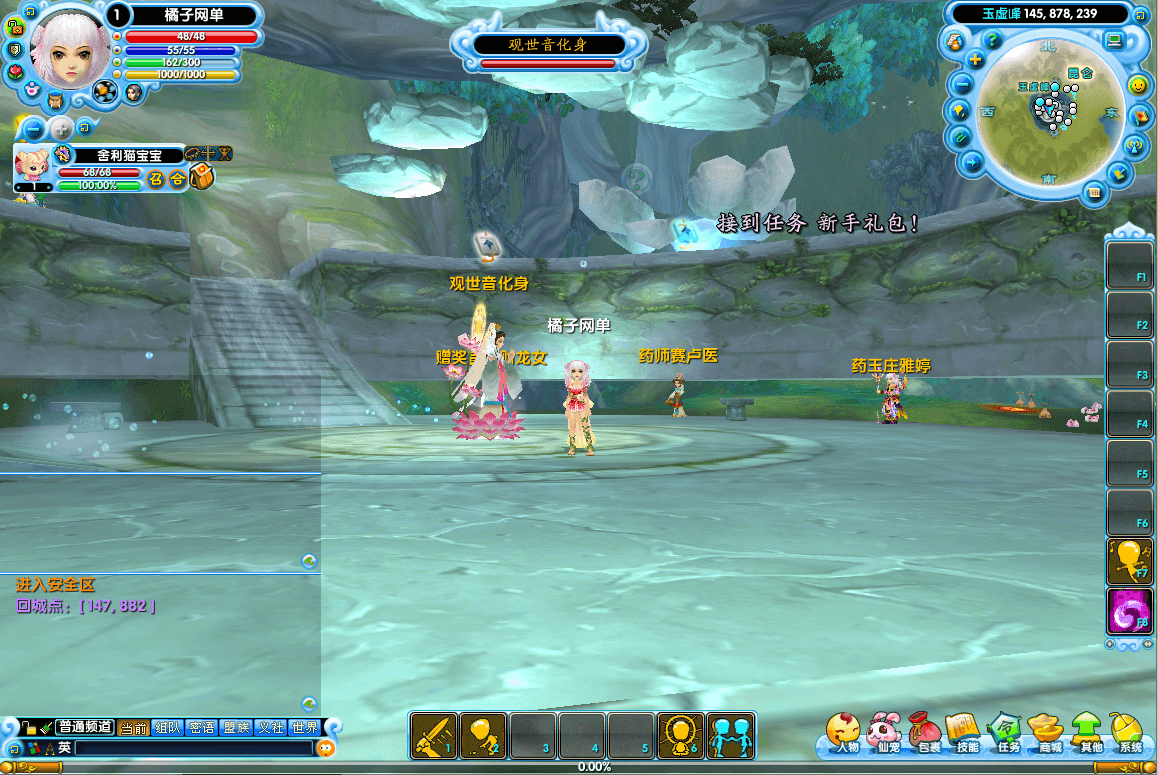The width and height of the screenshot is (1158, 775).
Task: Open the 任务 quest log
Action: [x=1005, y=733]
